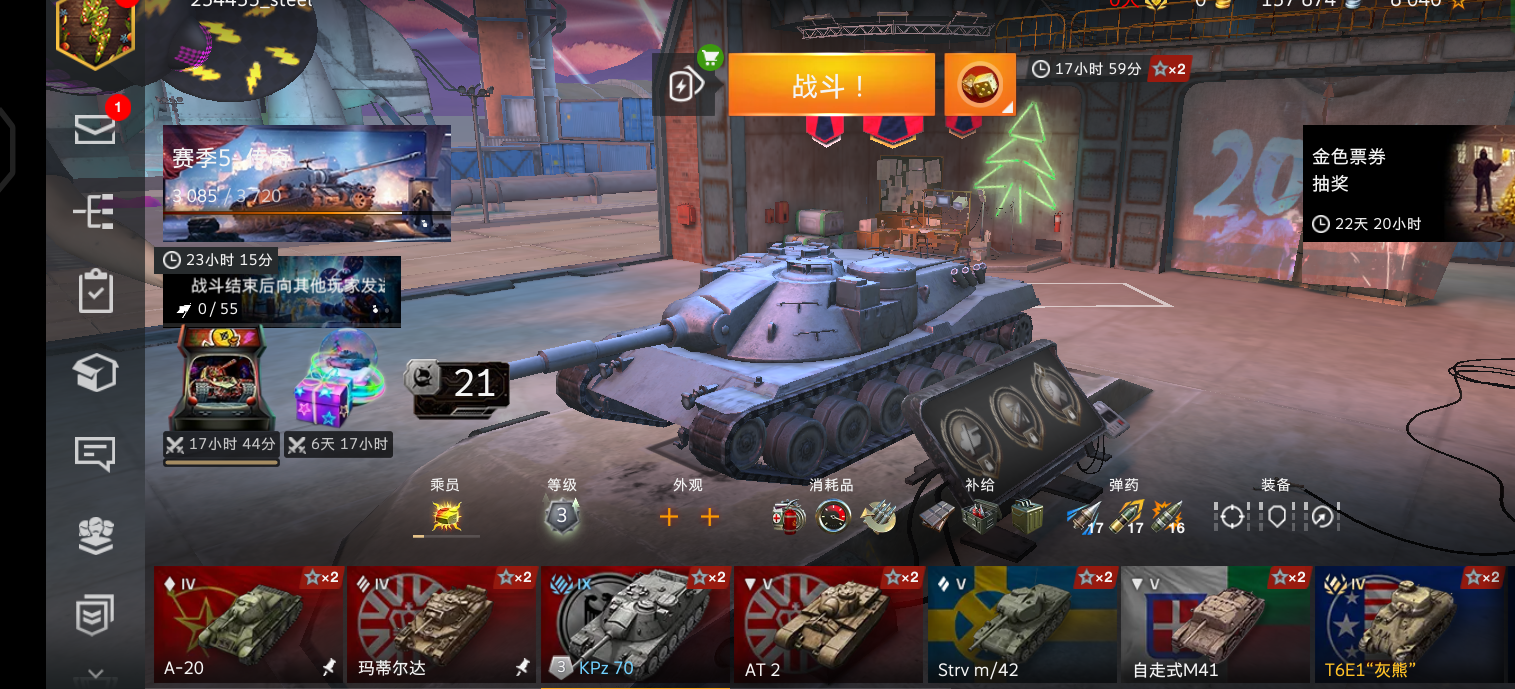Viewport: 1515px width, 689px height.
Task: Open the 金色票券 抽奖 lottery banner
Action: click(x=1407, y=183)
